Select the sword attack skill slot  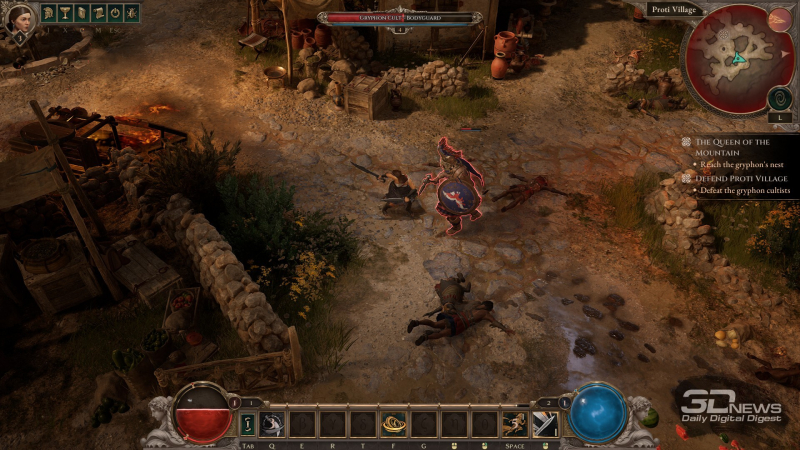[x=546, y=424]
